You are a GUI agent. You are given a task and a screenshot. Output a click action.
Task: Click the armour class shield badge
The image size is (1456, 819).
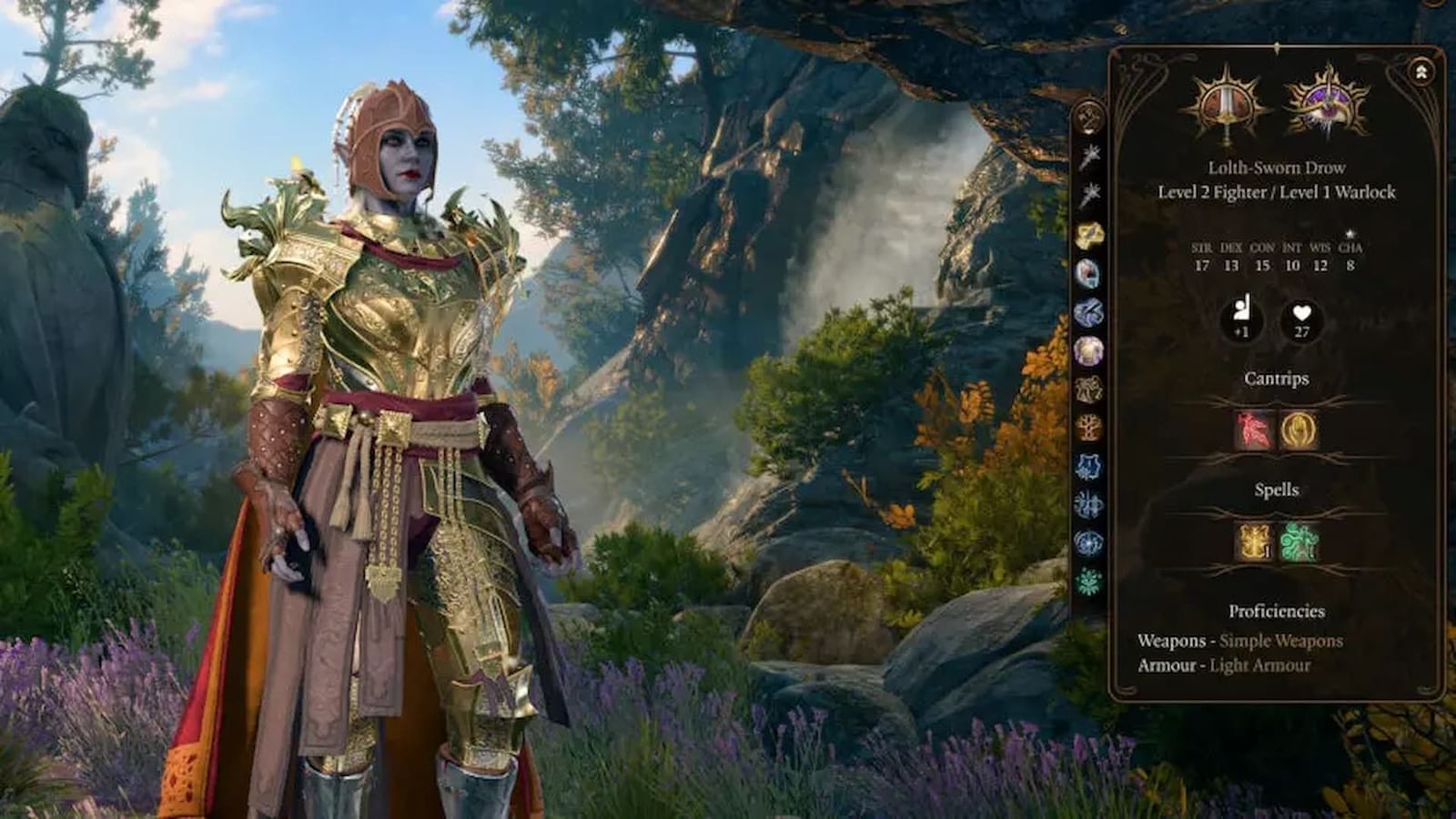pyautogui.click(x=1241, y=320)
